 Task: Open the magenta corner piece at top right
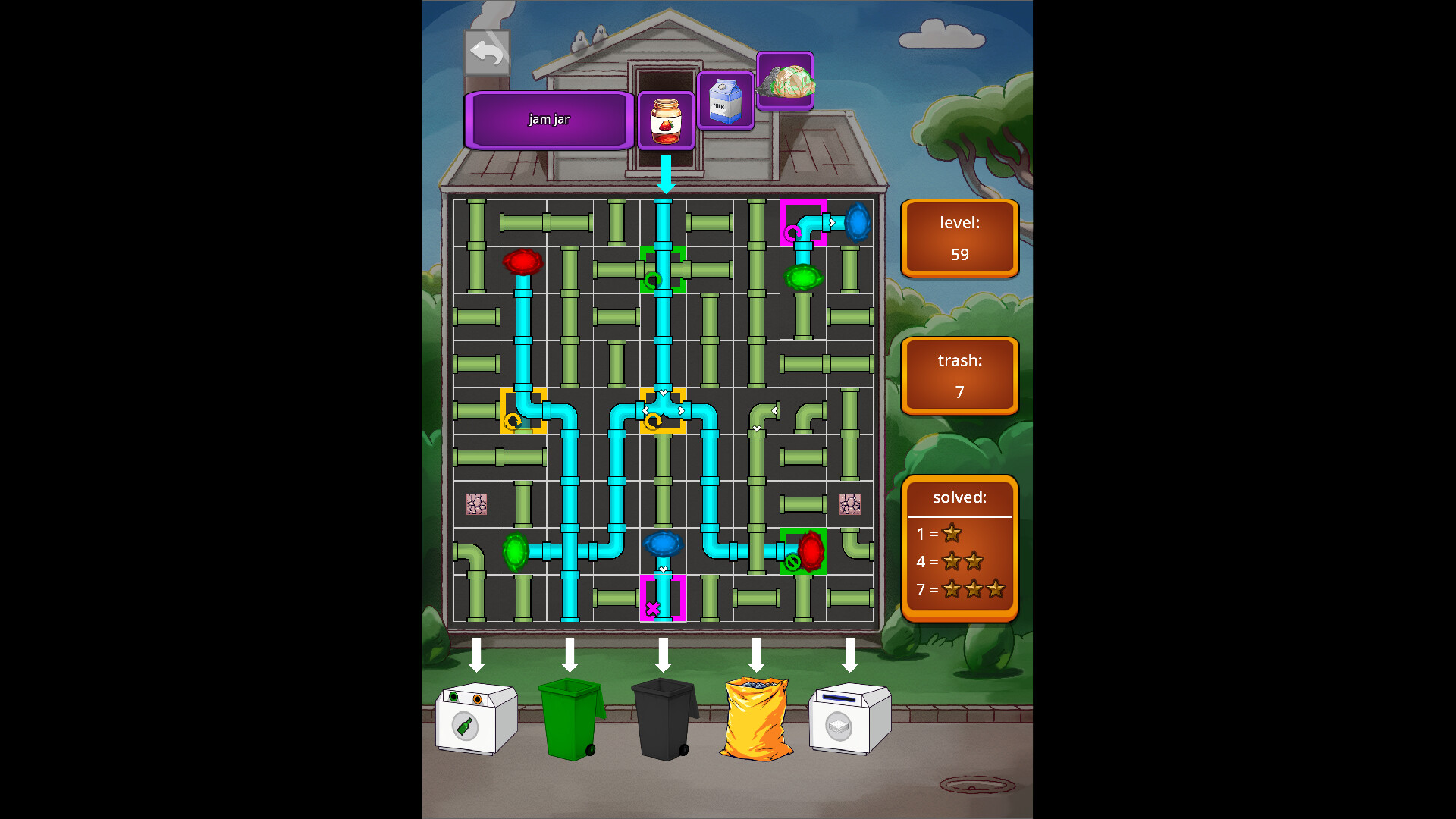802,222
